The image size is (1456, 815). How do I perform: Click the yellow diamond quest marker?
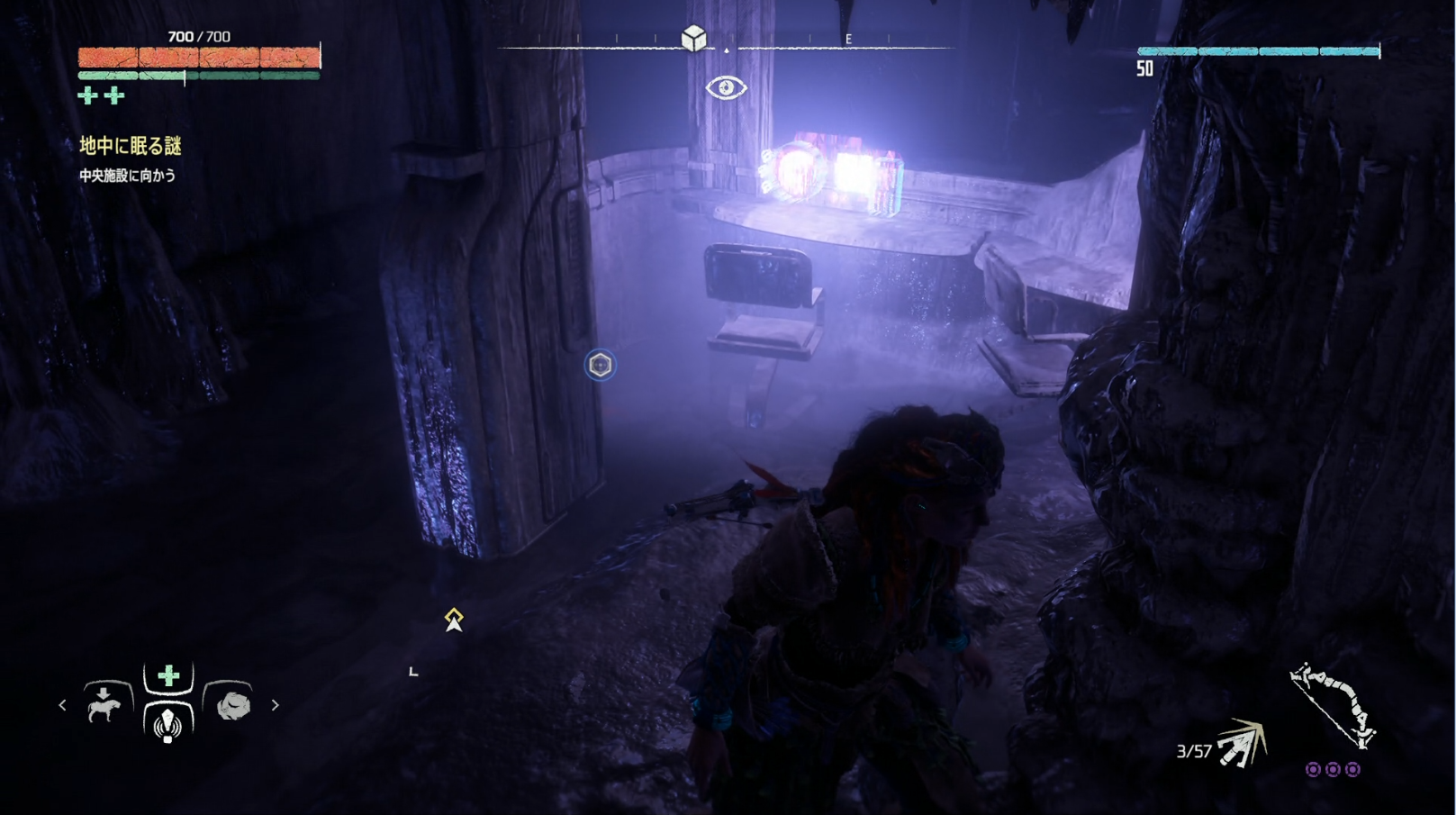click(454, 619)
